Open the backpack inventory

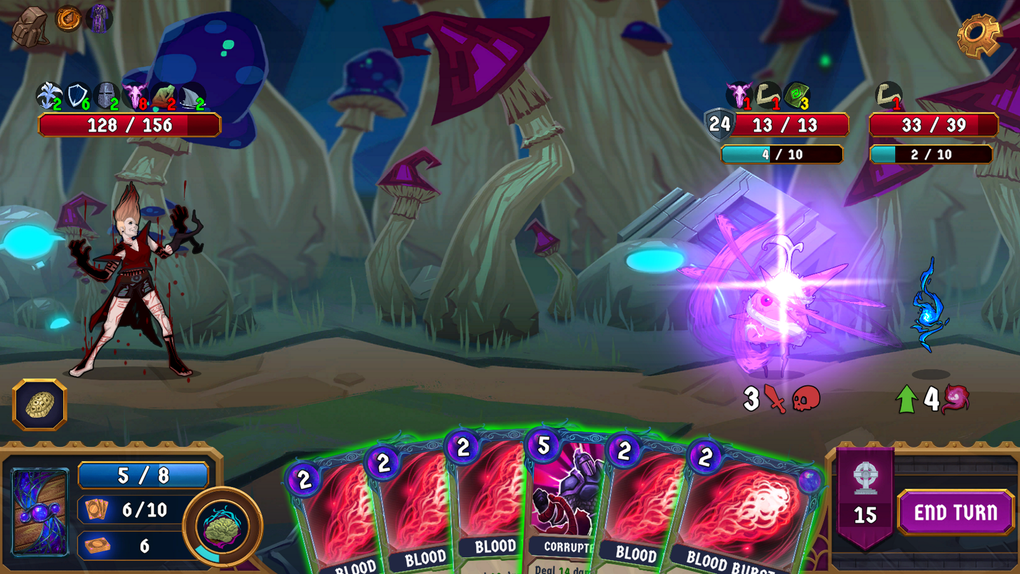(30, 26)
